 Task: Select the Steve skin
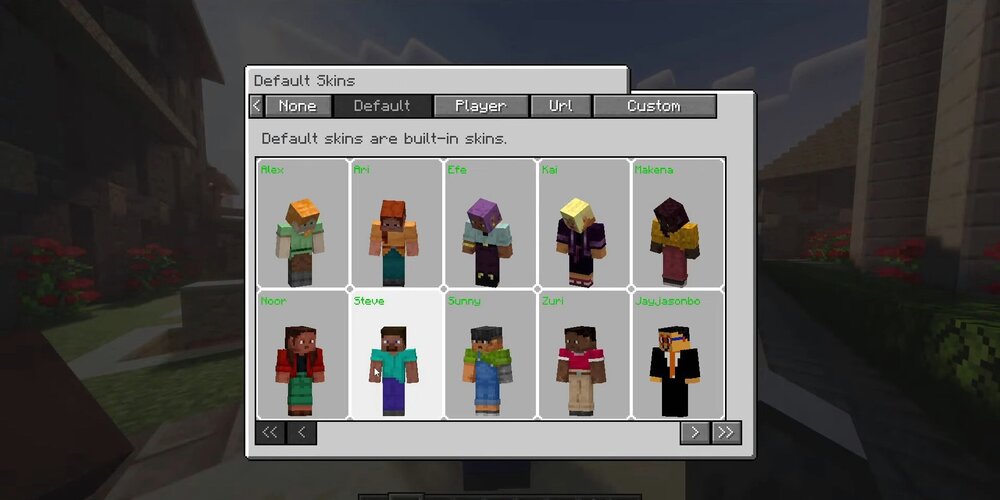pos(396,355)
